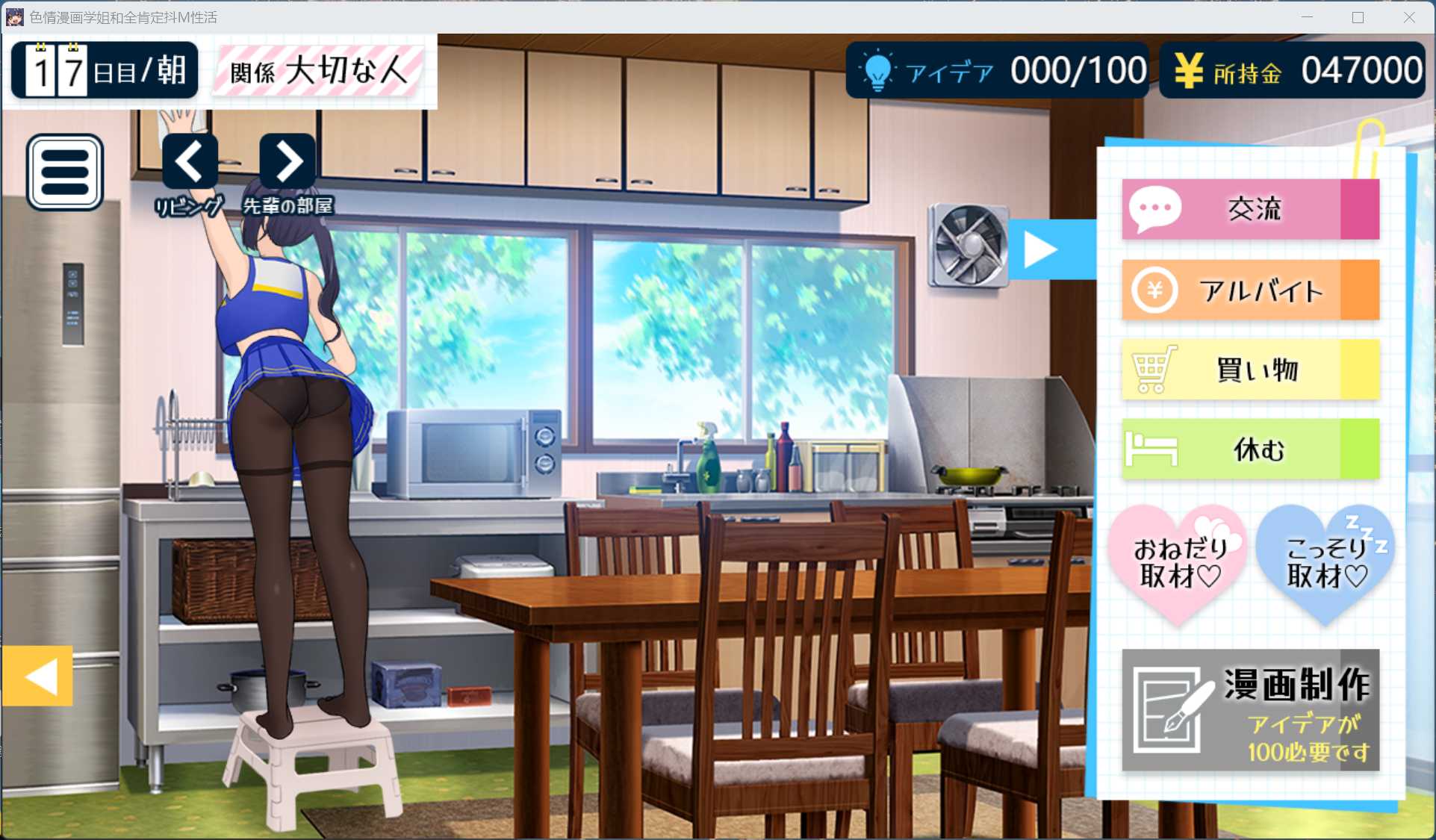The height and width of the screenshot is (840, 1436).
Task: Select the 交流 action
Action: pyautogui.click(x=1250, y=209)
